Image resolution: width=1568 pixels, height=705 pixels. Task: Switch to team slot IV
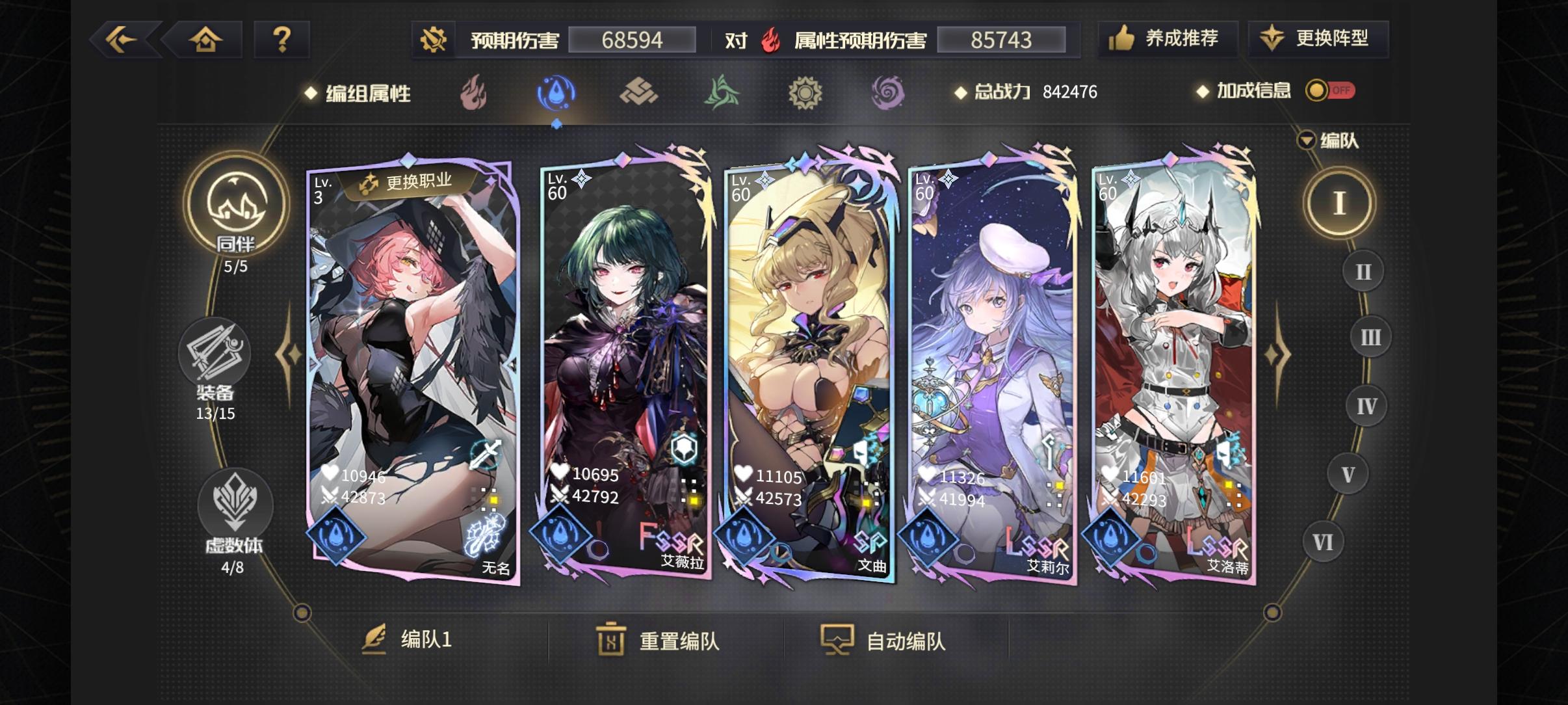(1367, 406)
